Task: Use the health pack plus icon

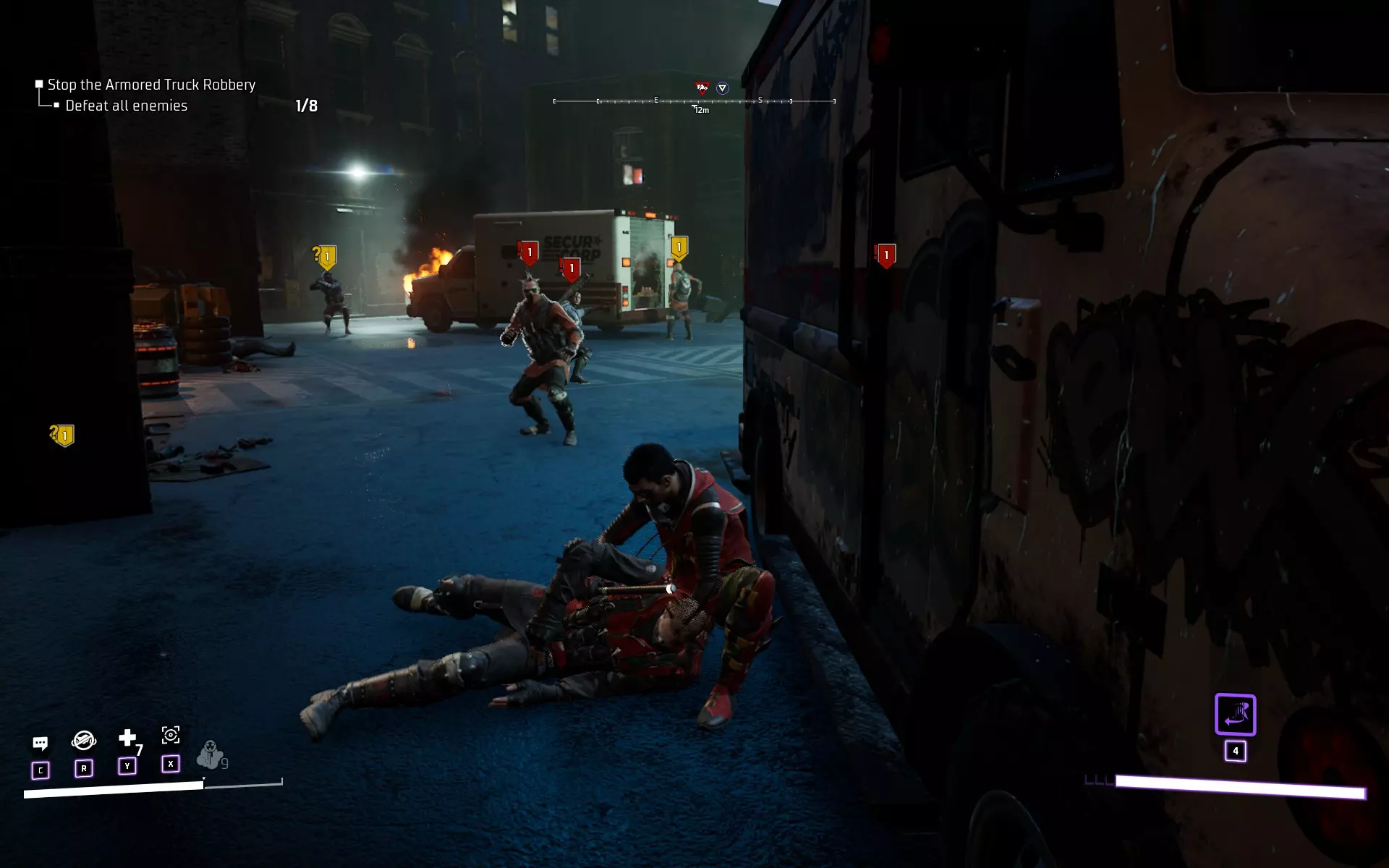Action: pyautogui.click(x=127, y=738)
